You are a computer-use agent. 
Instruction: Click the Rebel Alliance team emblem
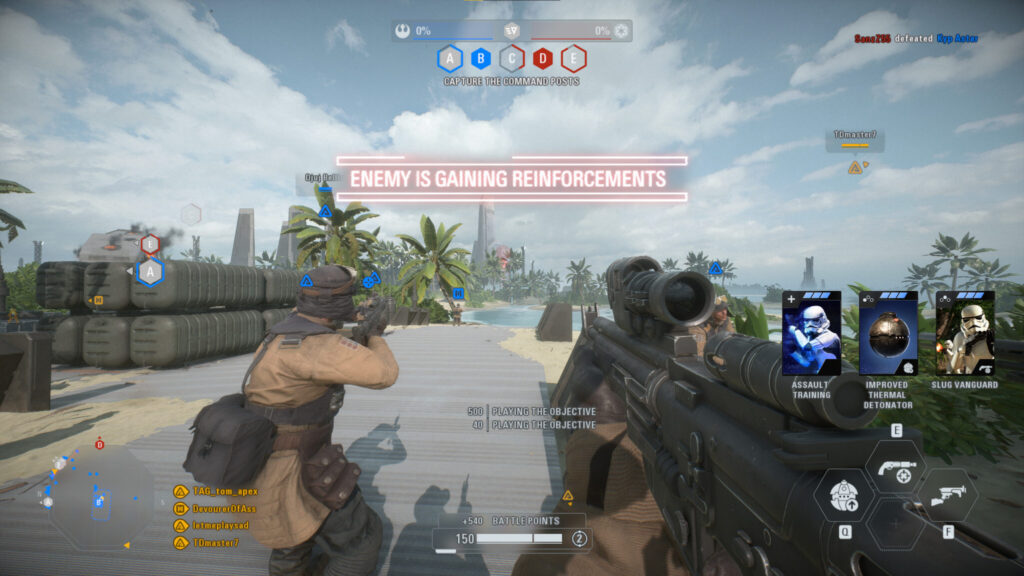tap(402, 30)
